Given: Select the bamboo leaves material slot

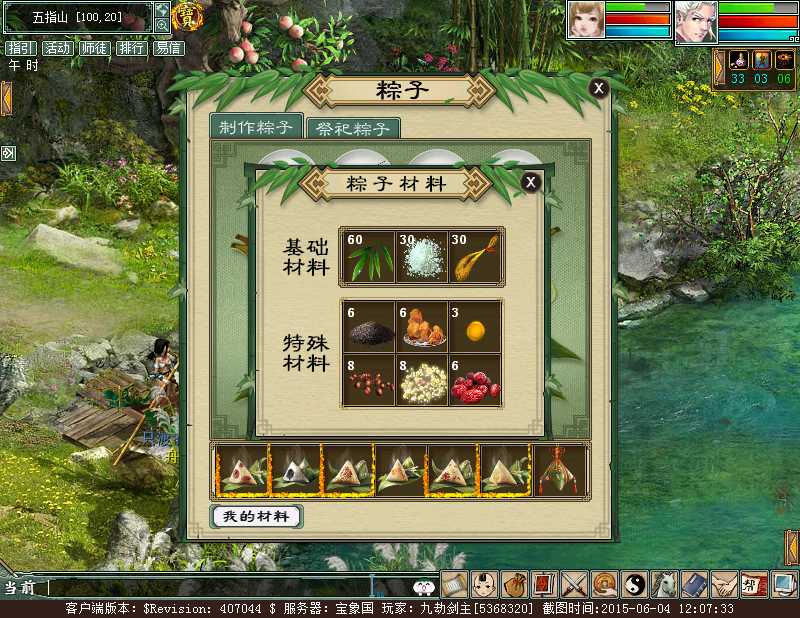Looking at the screenshot, I should (x=367, y=257).
